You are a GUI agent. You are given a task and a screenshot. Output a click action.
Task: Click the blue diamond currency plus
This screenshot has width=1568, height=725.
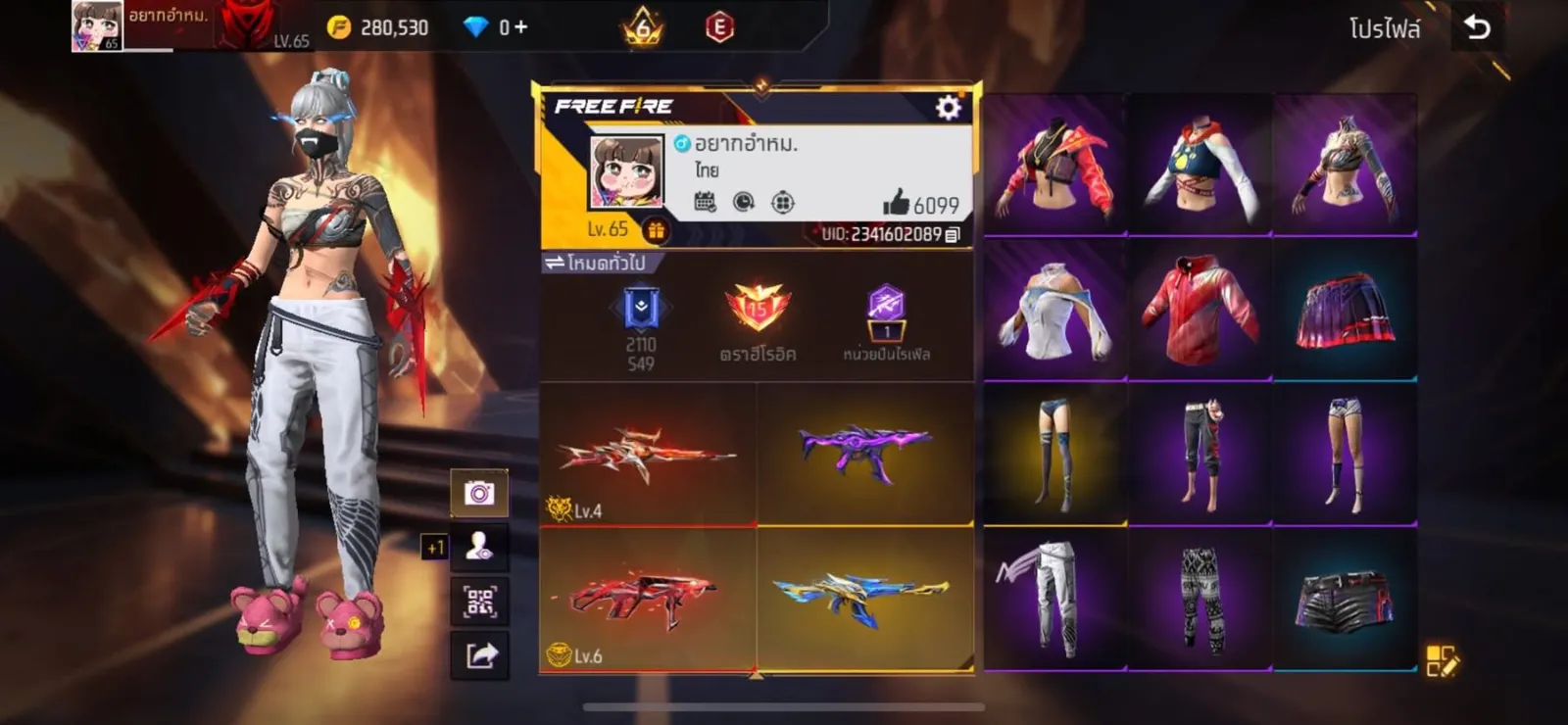tap(520, 27)
